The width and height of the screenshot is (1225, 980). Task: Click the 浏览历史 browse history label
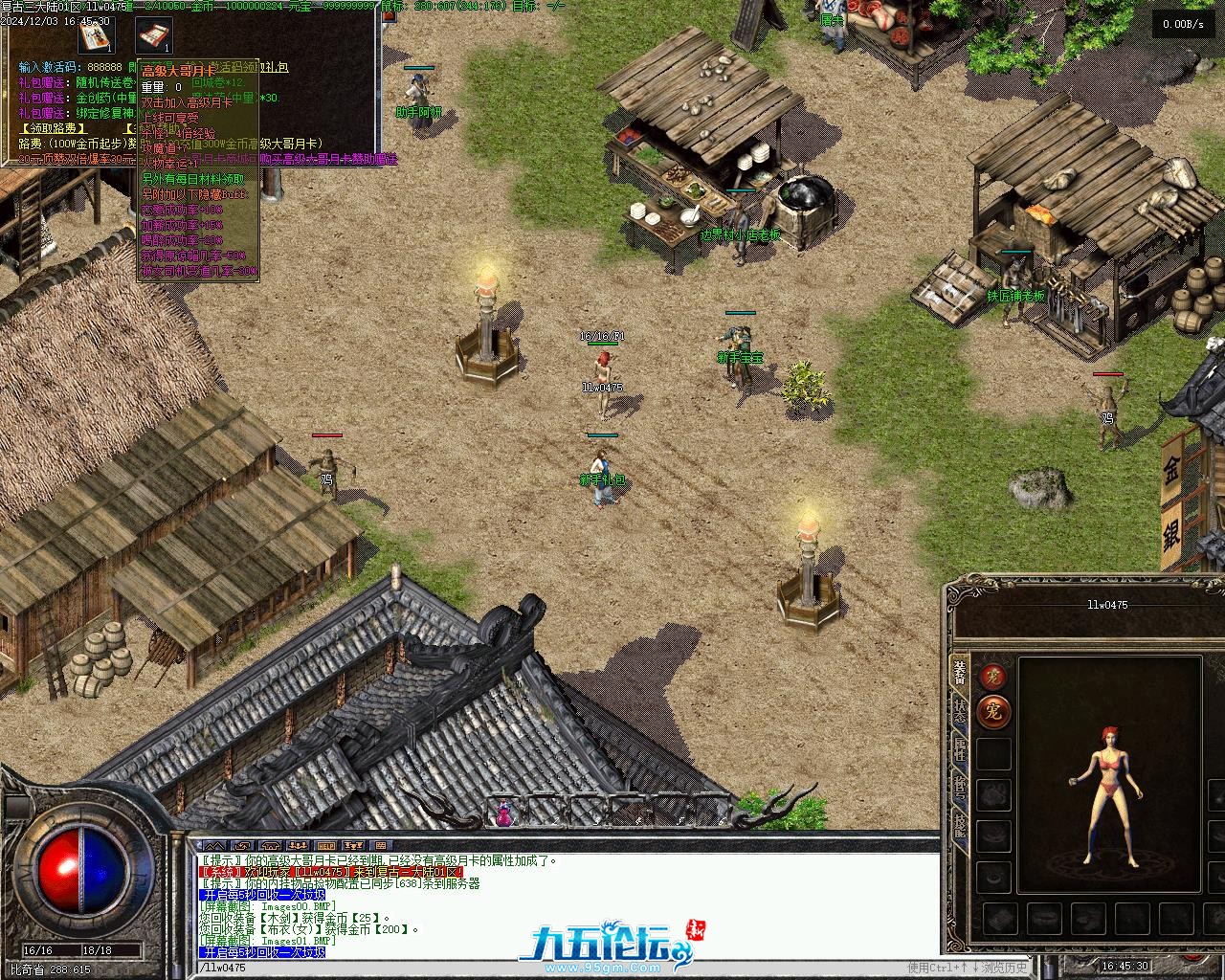coord(1004,968)
